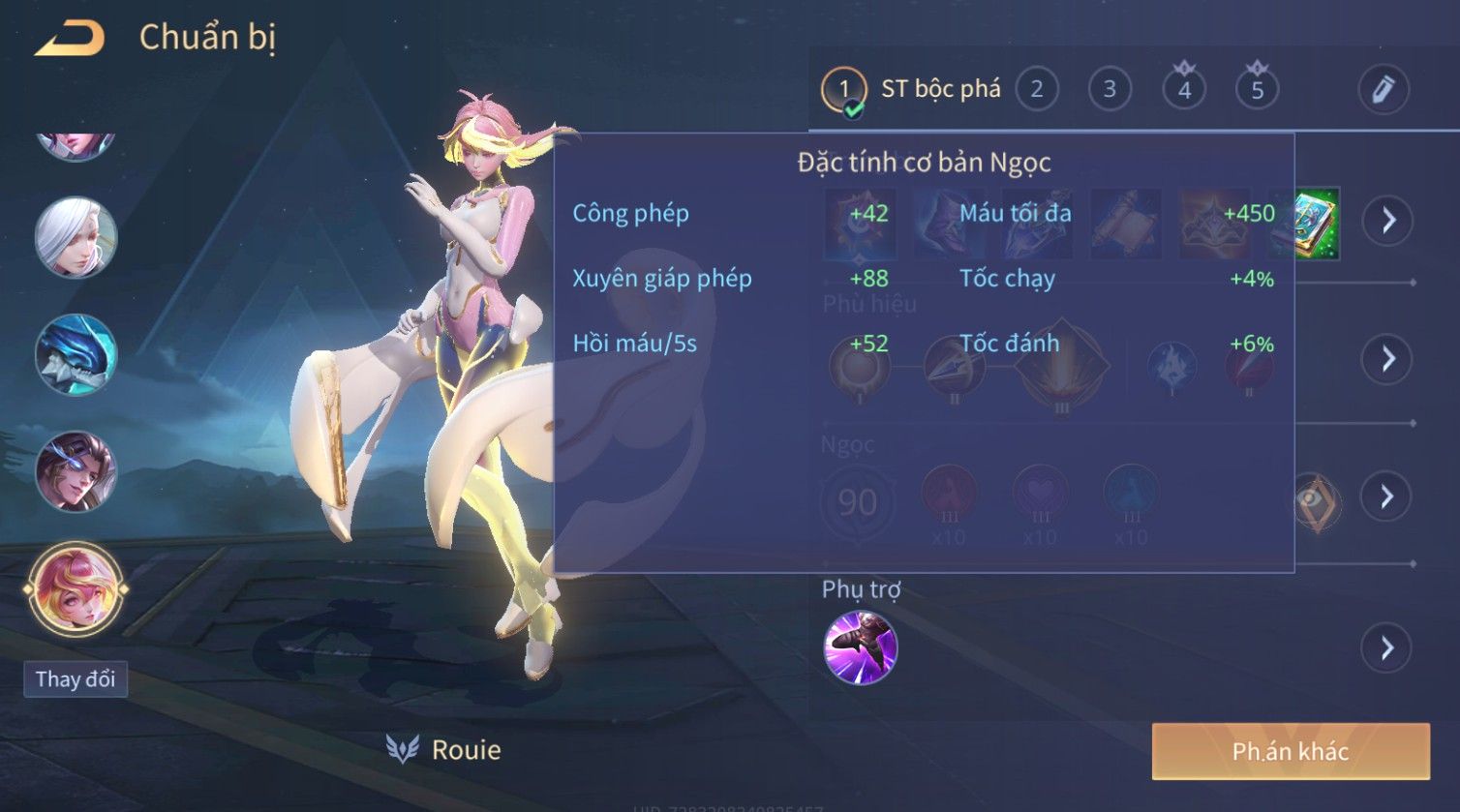Select loadout preset 1 ST bộc phá
This screenshot has width=1460, height=812.
[x=843, y=91]
